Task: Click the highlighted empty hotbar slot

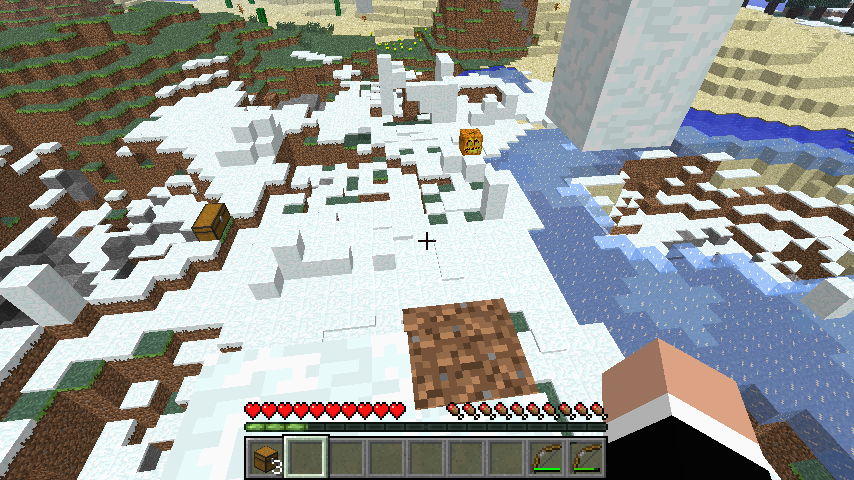Action: [x=306, y=459]
